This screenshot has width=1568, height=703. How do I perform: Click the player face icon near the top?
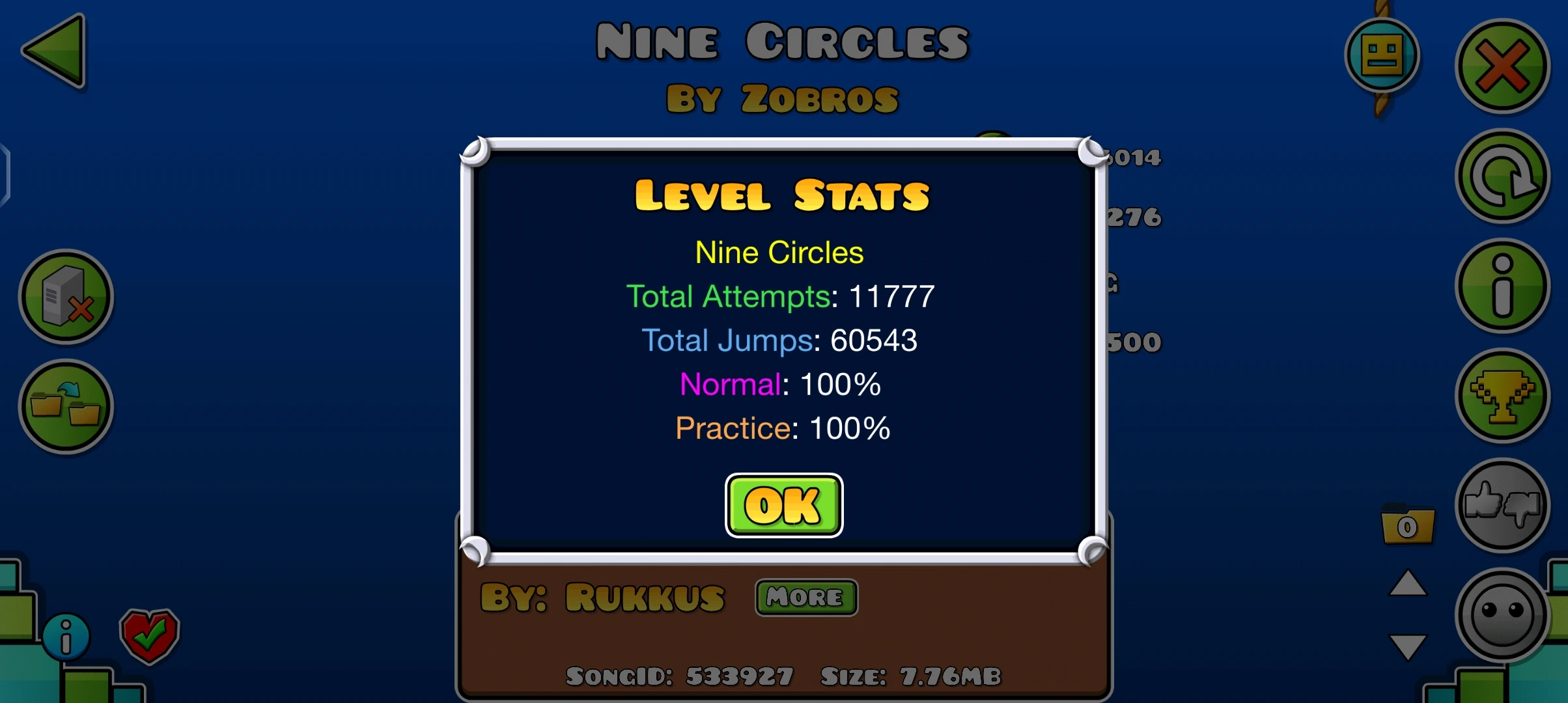[x=1383, y=55]
